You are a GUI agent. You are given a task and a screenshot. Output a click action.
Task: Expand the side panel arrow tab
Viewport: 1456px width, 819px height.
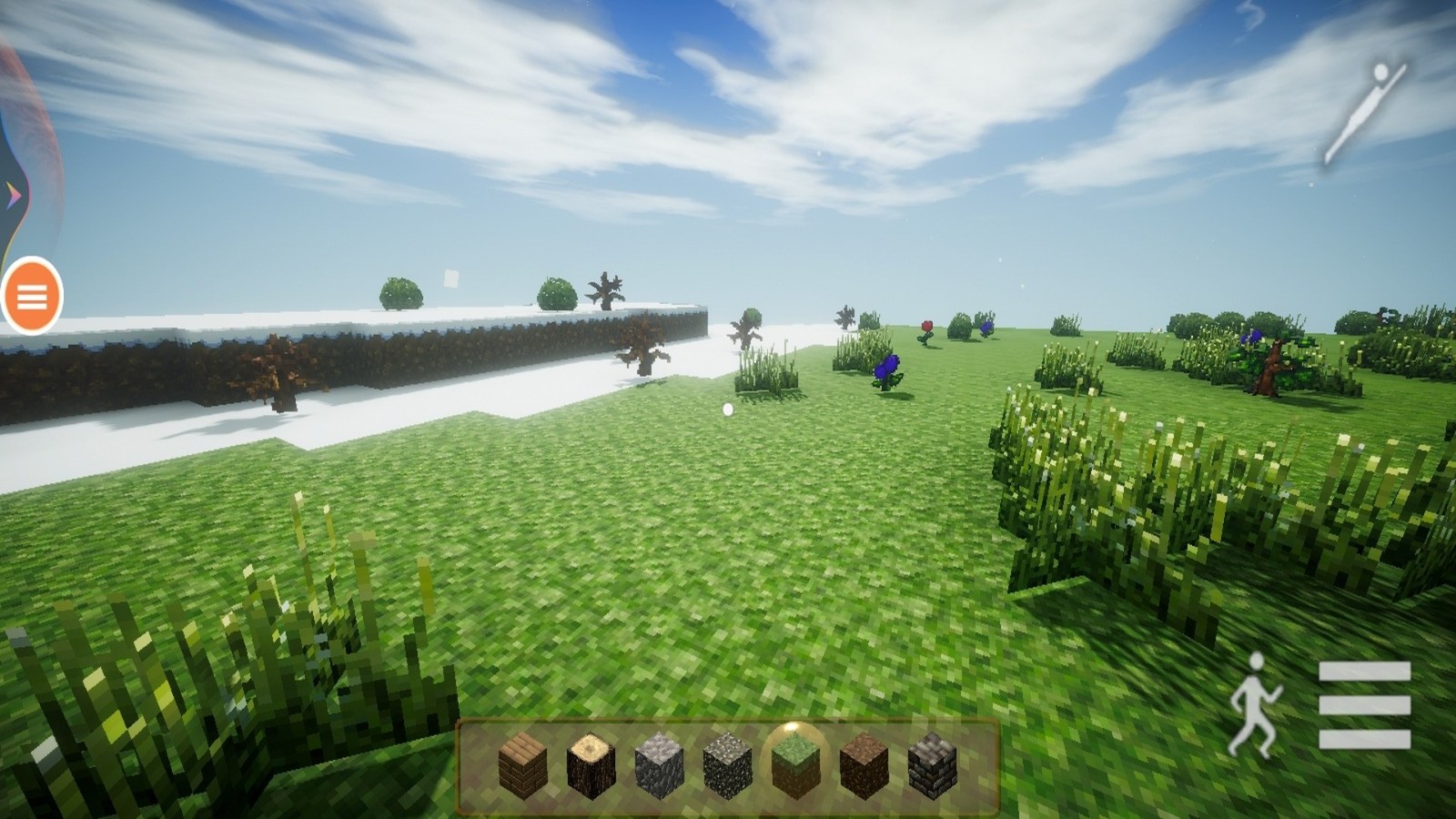click(13, 194)
